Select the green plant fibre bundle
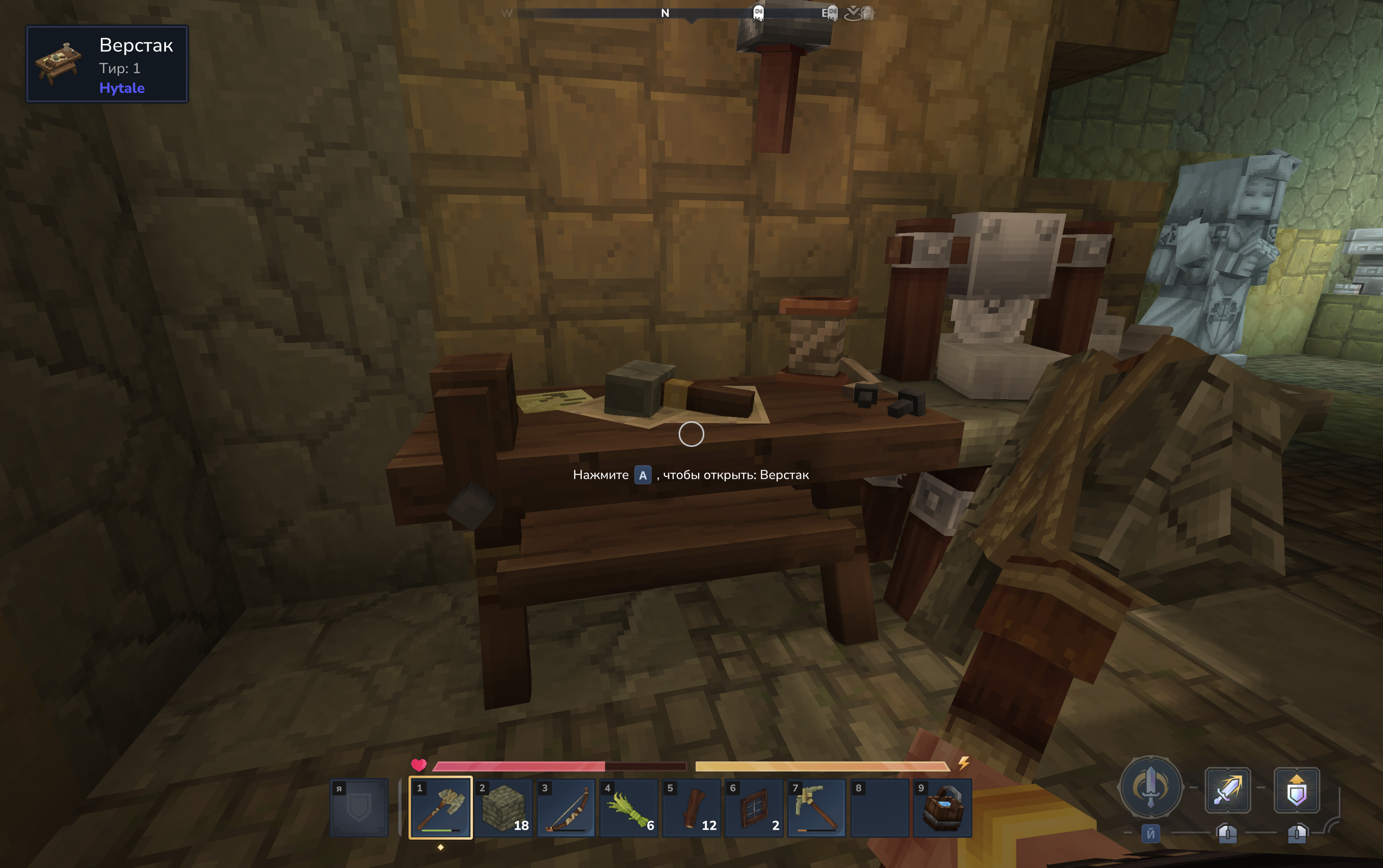 tap(629, 808)
